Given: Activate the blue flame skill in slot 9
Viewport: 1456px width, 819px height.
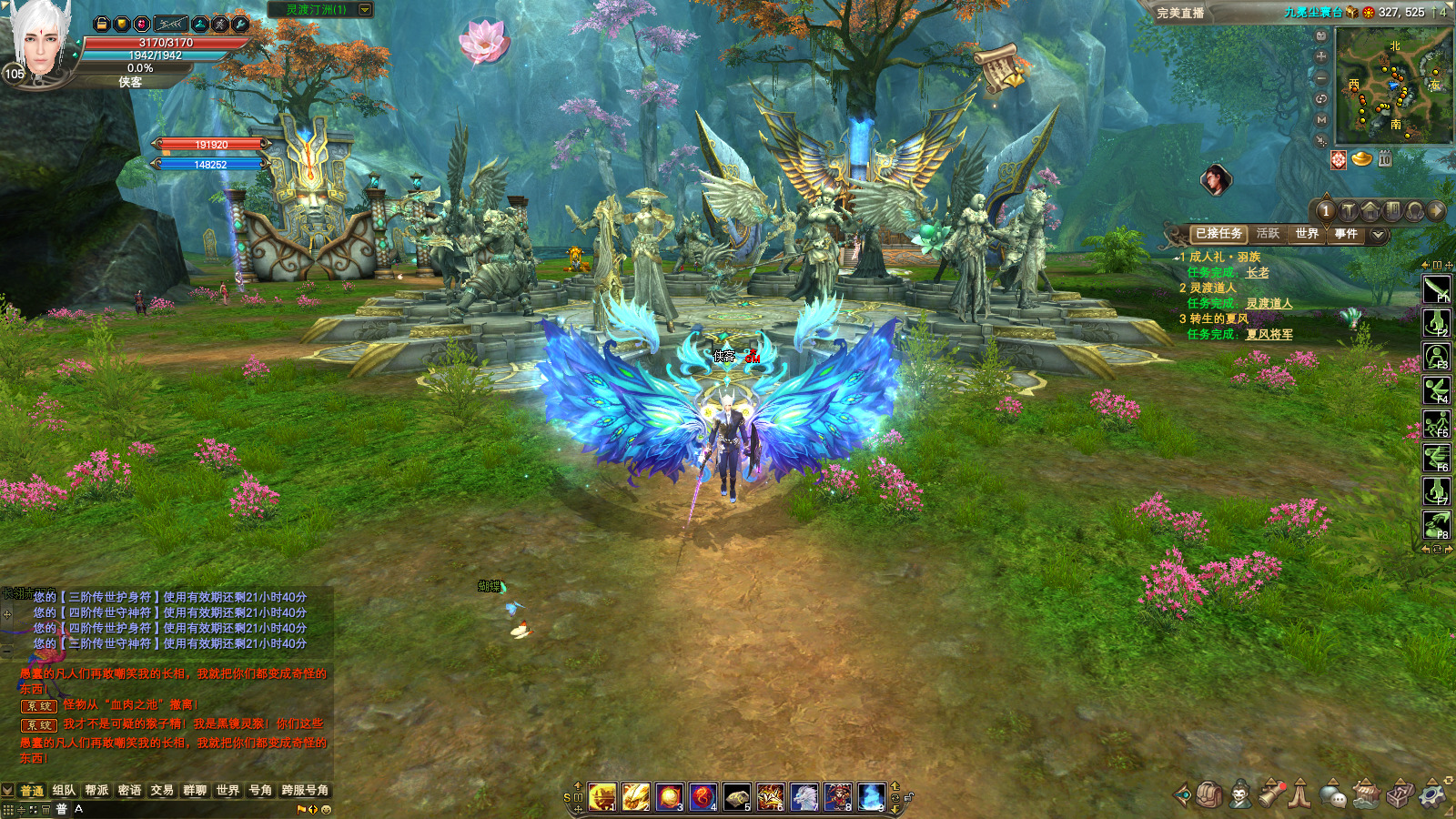Looking at the screenshot, I should [x=871, y=797].
